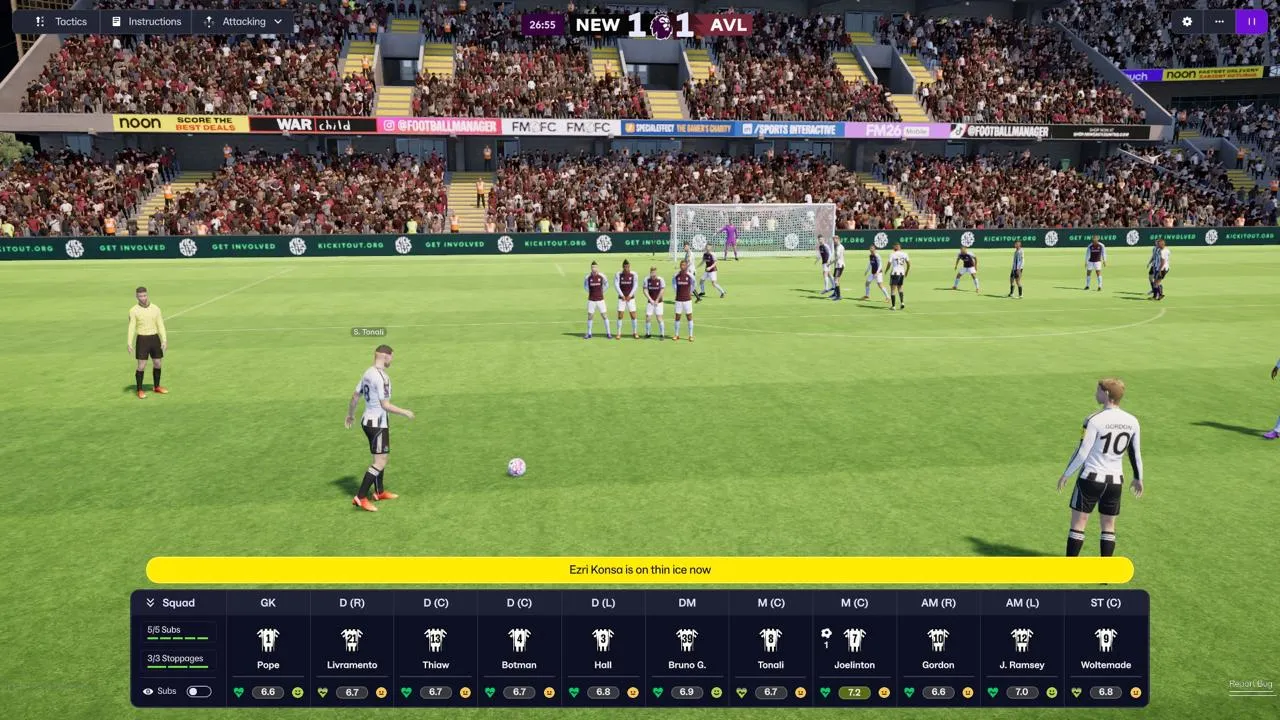
Task: Select Joelinton's player card
Action: [x=854, y=648]
